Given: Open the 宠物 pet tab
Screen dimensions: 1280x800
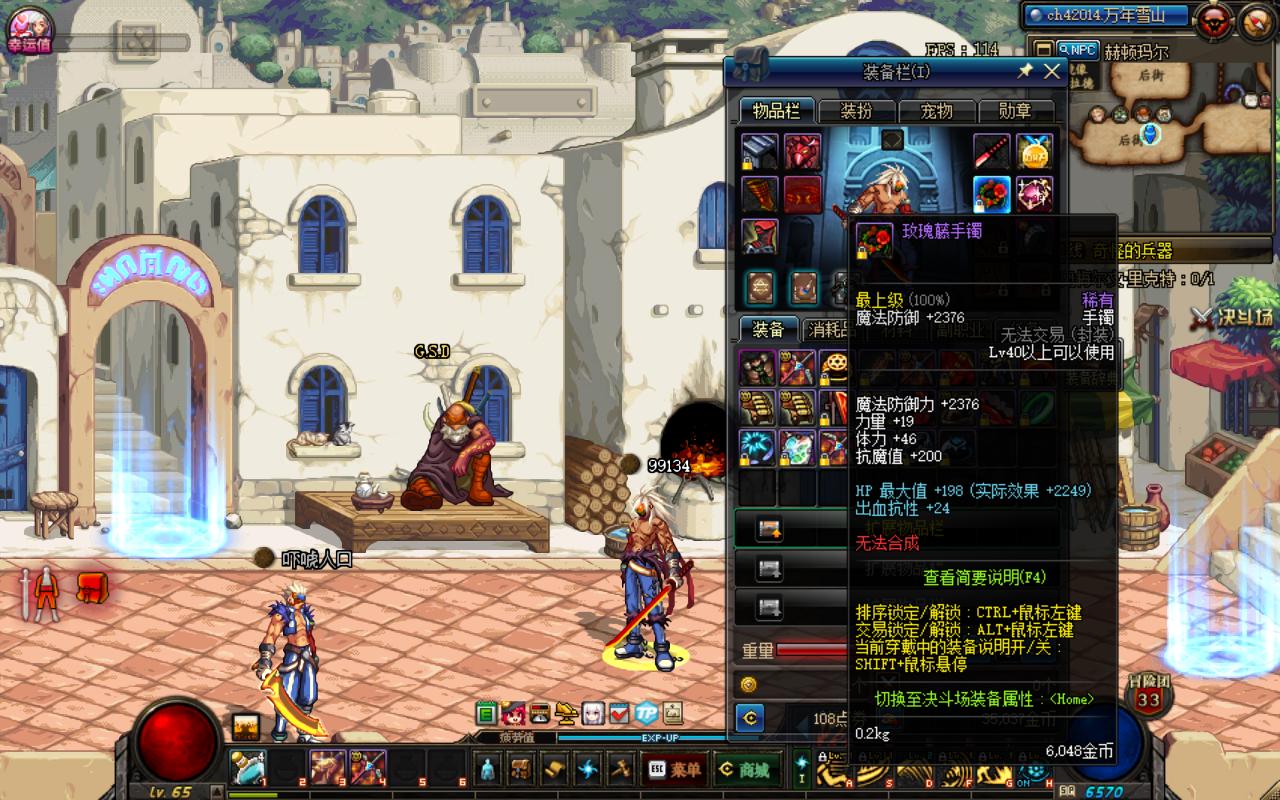Looking at the screenshot, I should 937,111.
